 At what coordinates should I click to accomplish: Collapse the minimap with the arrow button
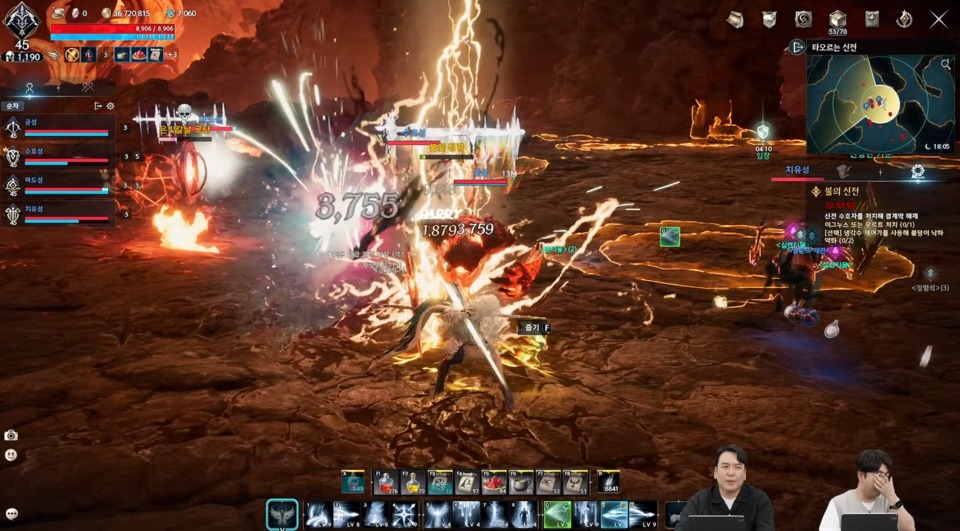click(x=797, y=47)
